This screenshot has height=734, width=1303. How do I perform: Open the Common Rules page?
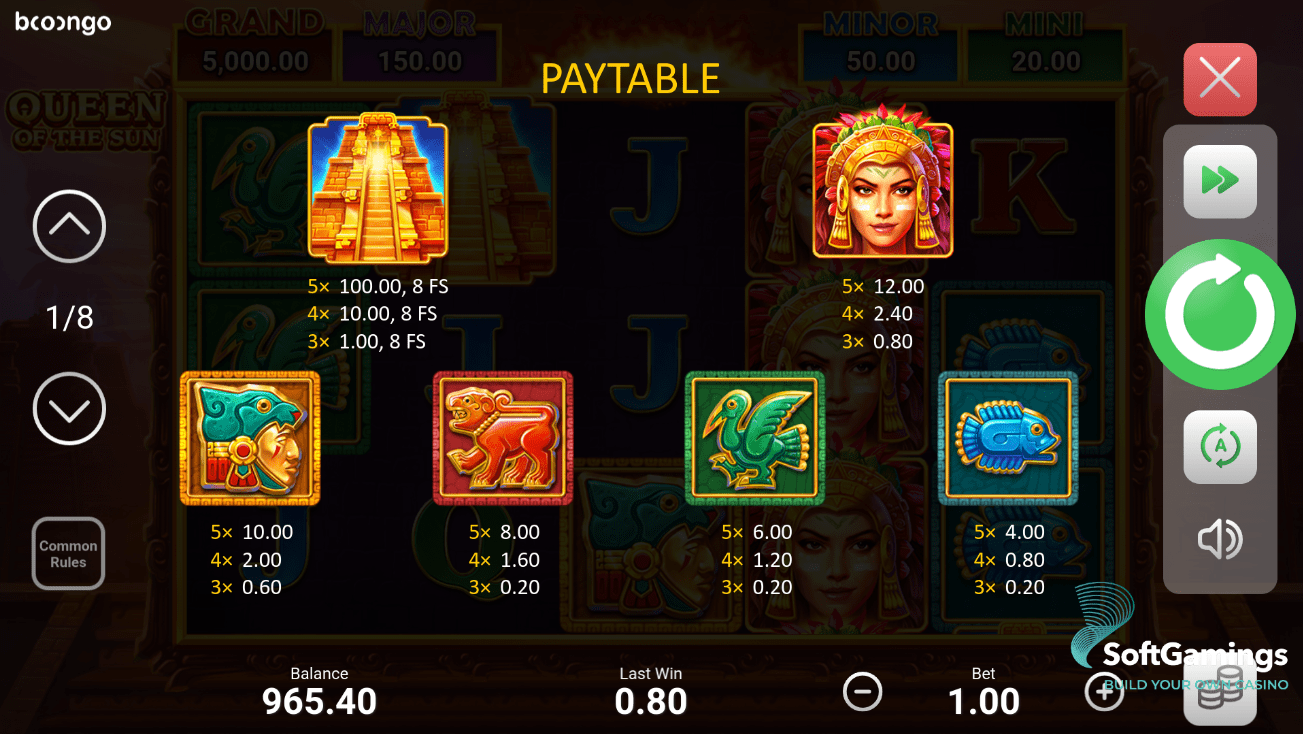68,553
